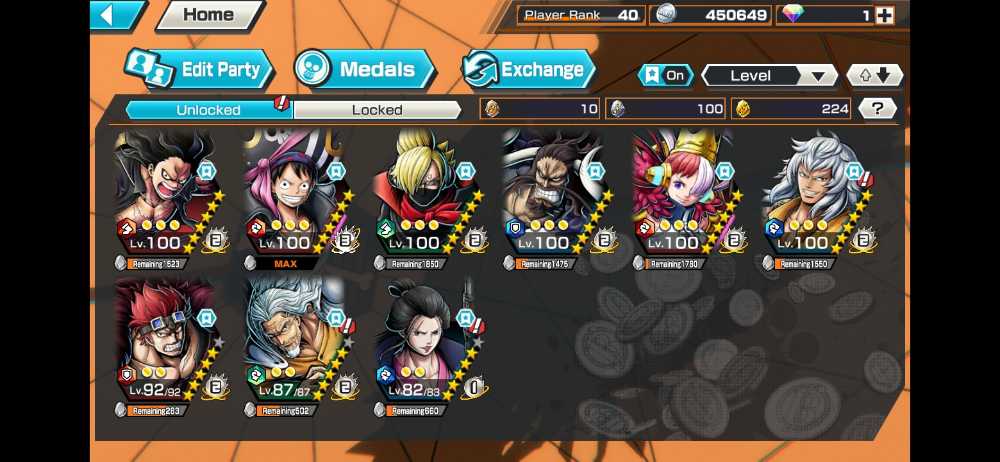This screenshot has width=1000, height=462.
Task: Go back with the arrow button
Action: point(116,16)
